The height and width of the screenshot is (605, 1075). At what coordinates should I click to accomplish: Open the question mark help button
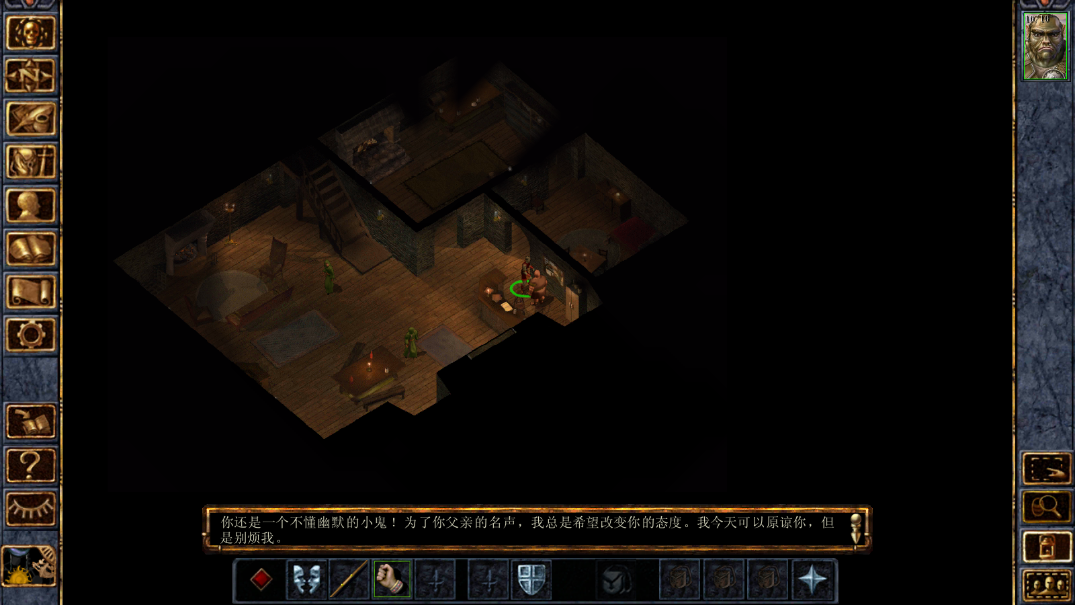pyautogui.click(x=30, y=465)
